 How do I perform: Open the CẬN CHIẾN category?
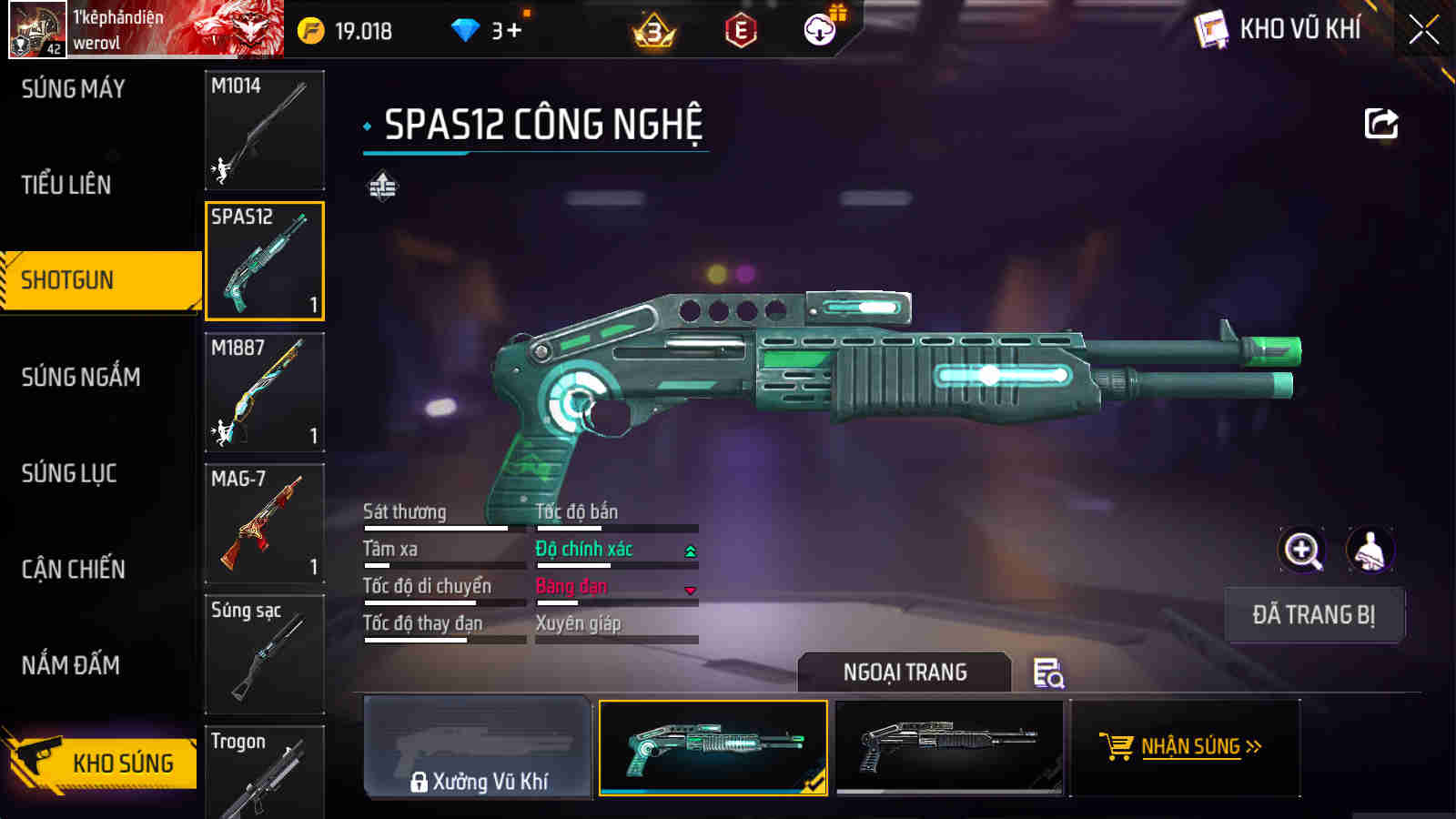[74, 570]
